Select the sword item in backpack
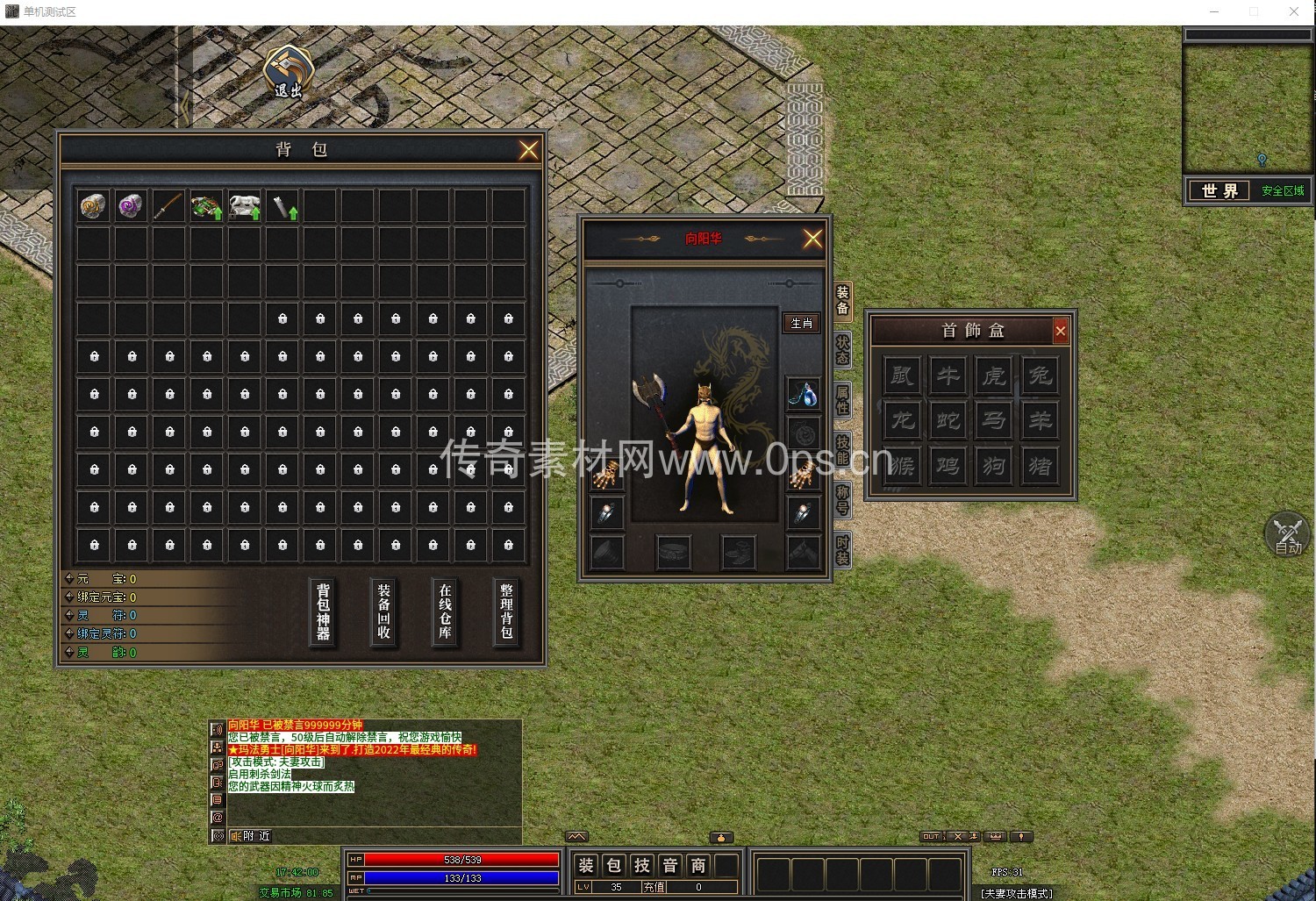The width and height of the screenshot is (1316, 901). (x=168, y=206)
